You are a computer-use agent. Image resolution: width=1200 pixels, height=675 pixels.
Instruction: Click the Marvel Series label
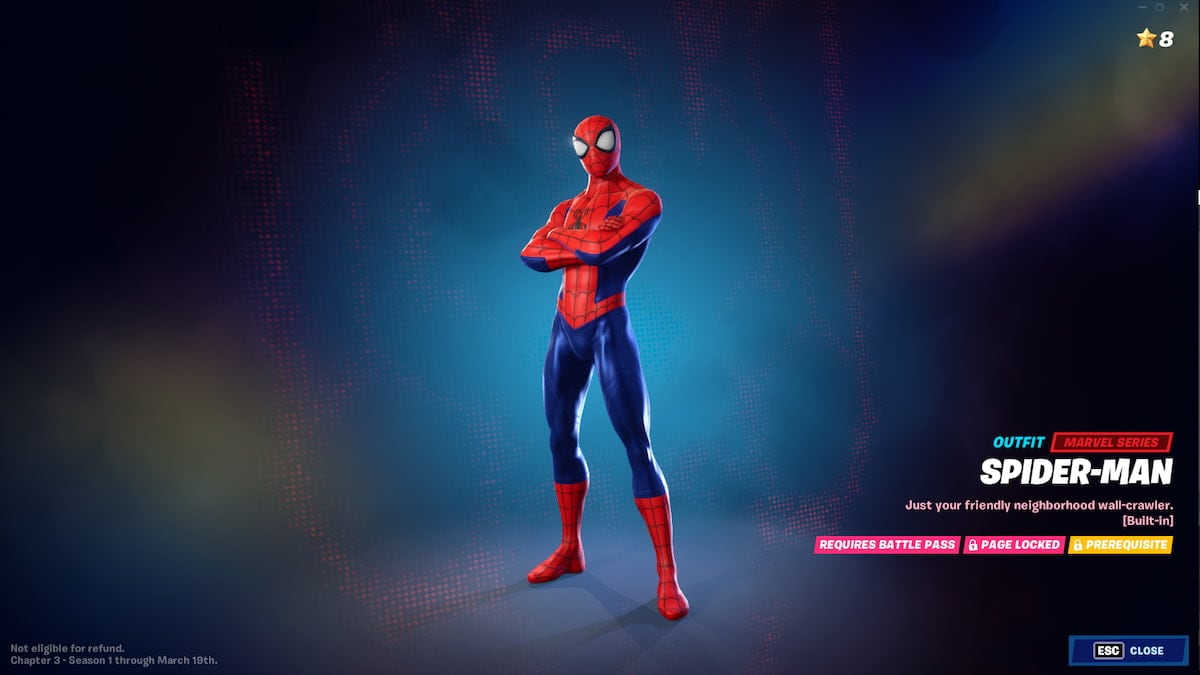[x=1111, y=442]
